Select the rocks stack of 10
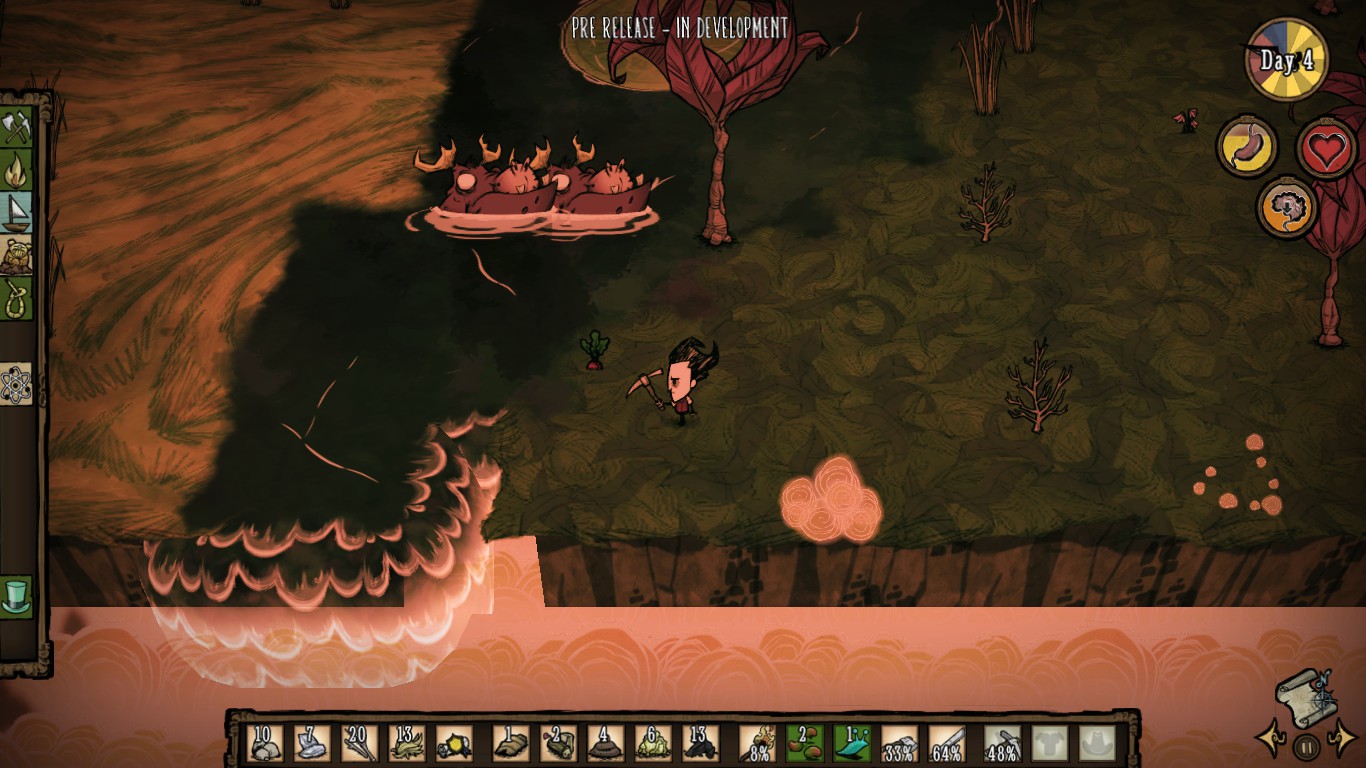Image resolution: width=1366 pixels, height=768 pixels. point(265,743)
